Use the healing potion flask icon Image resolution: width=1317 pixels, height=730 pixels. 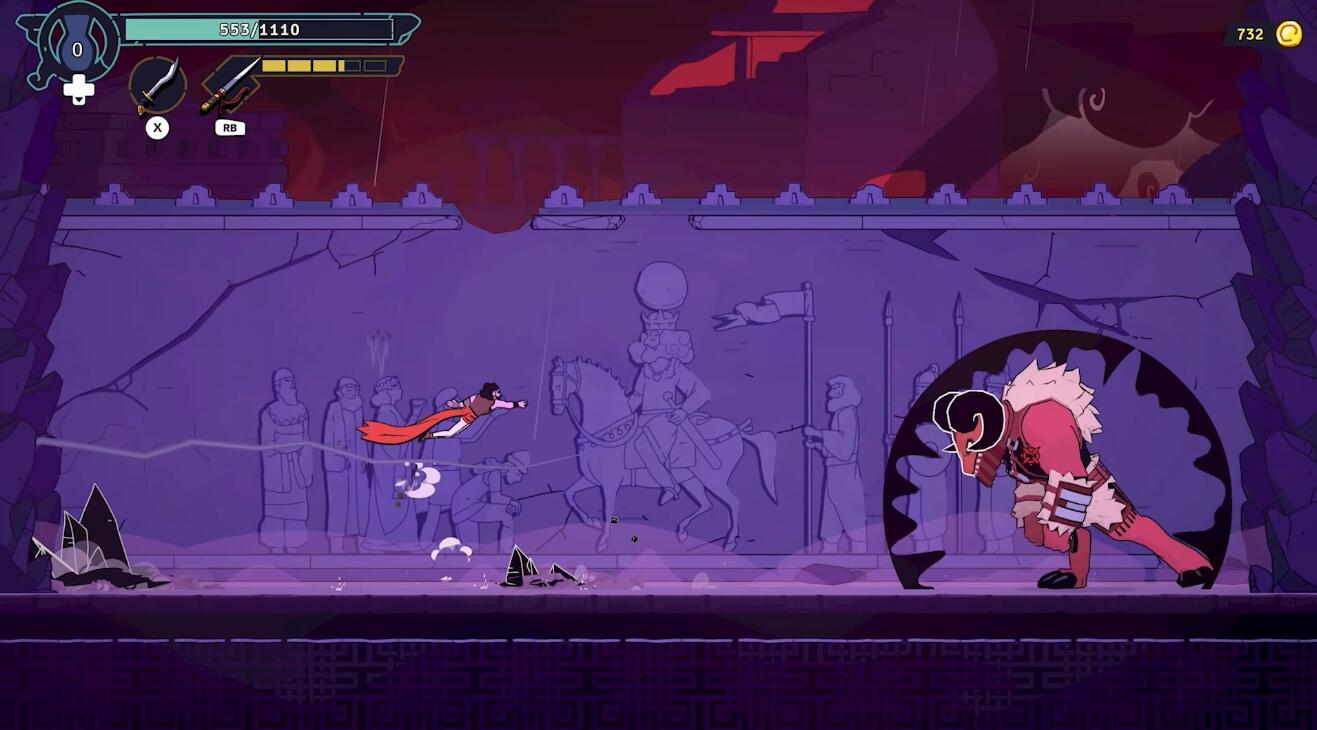[x=77, y=47]
